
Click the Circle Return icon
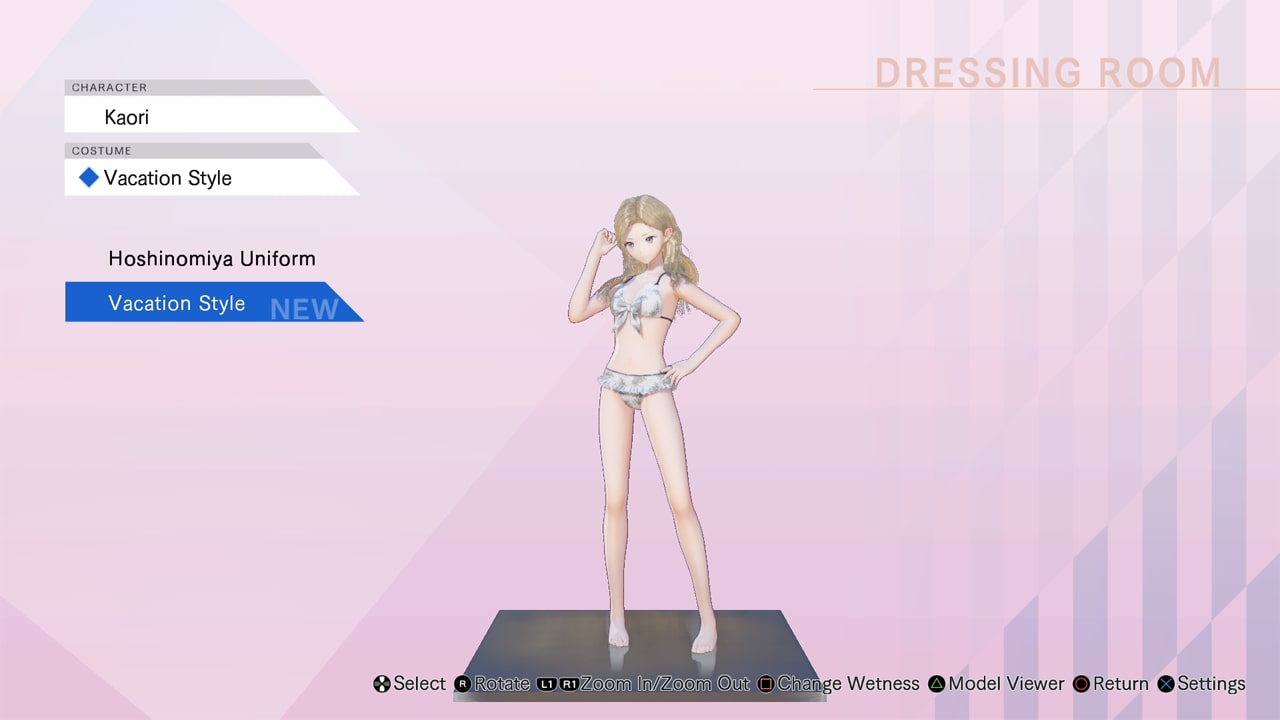(1082, 684)
